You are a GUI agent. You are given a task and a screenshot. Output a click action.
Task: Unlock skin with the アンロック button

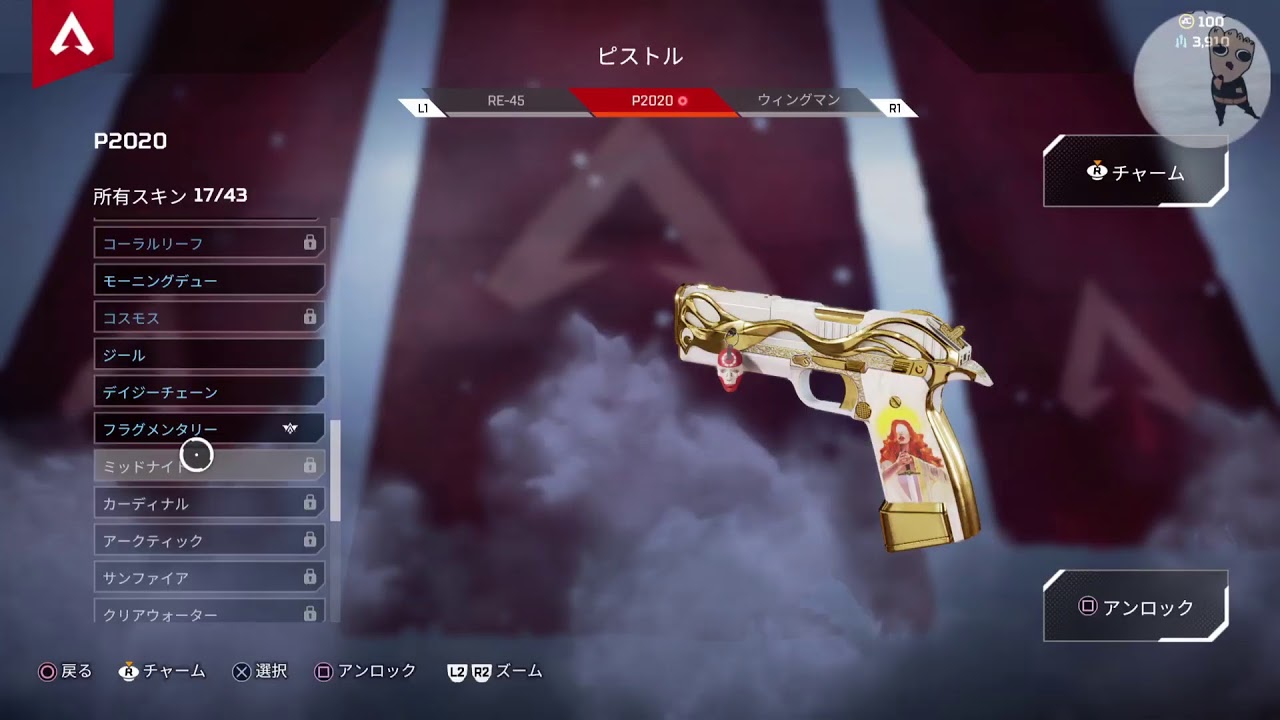tap(1135, 607)
